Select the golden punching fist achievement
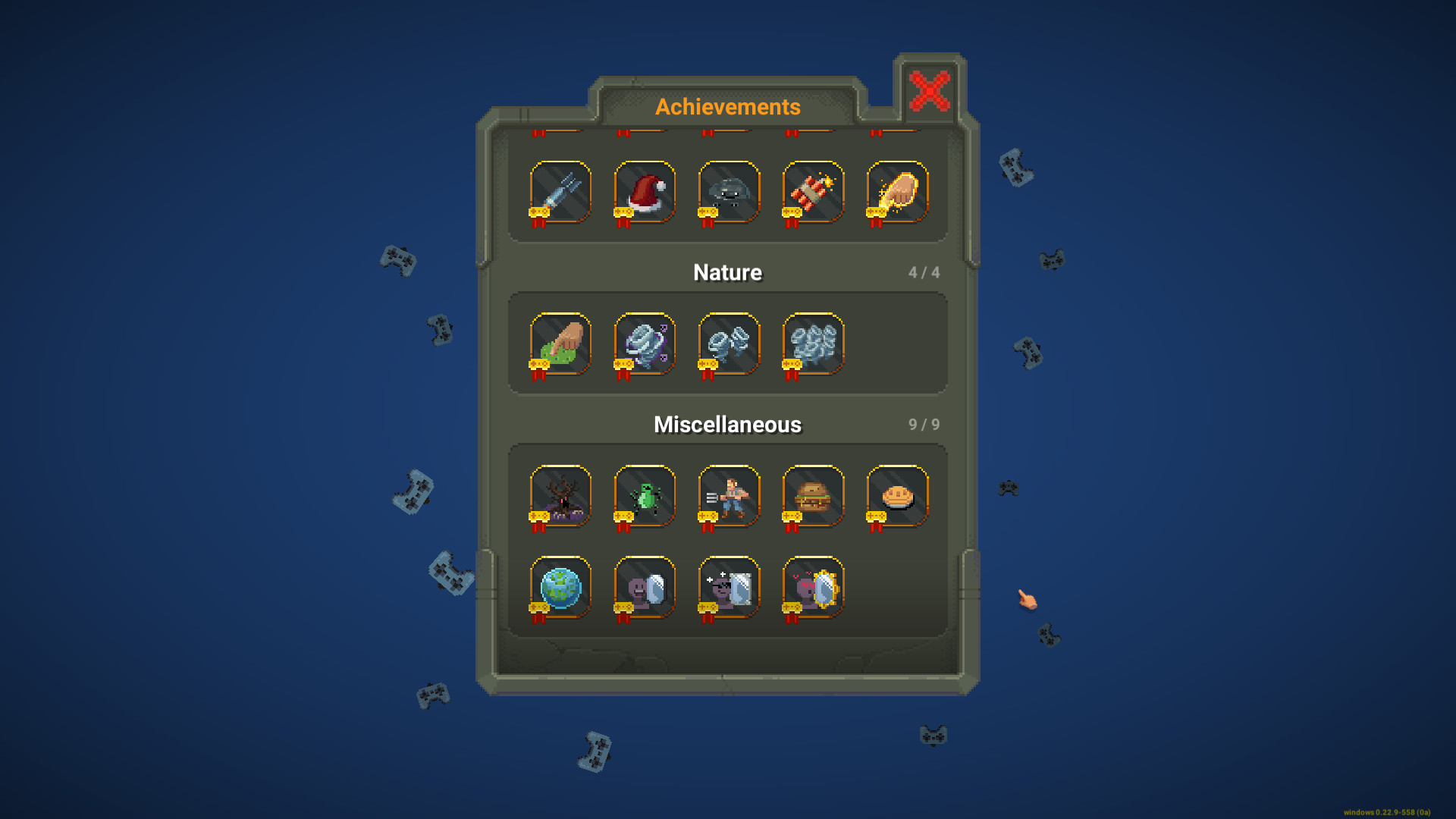Image resolution: width=1456 pixels, height=819 pixels. pyautogui.click(x=896, y=192)
